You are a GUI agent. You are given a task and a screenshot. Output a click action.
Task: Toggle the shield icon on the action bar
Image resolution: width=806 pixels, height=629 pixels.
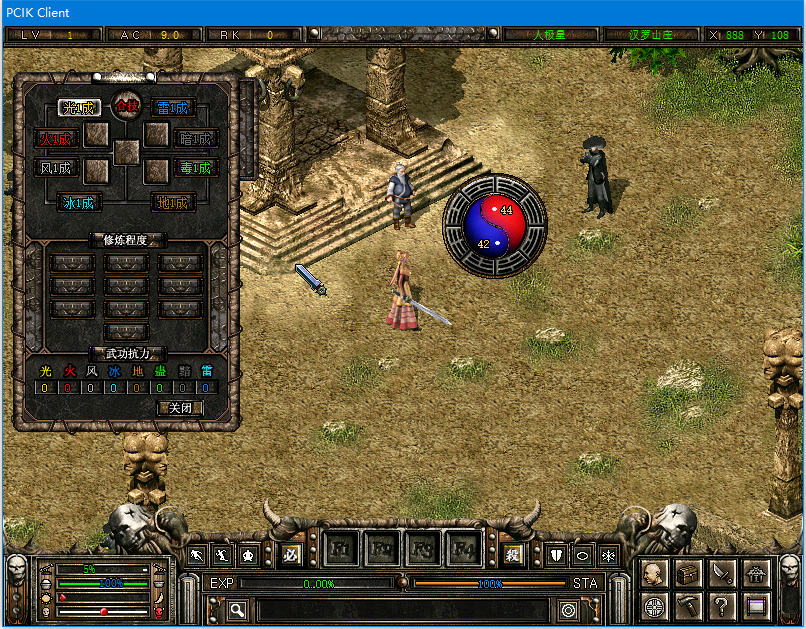tap(558, 555)
